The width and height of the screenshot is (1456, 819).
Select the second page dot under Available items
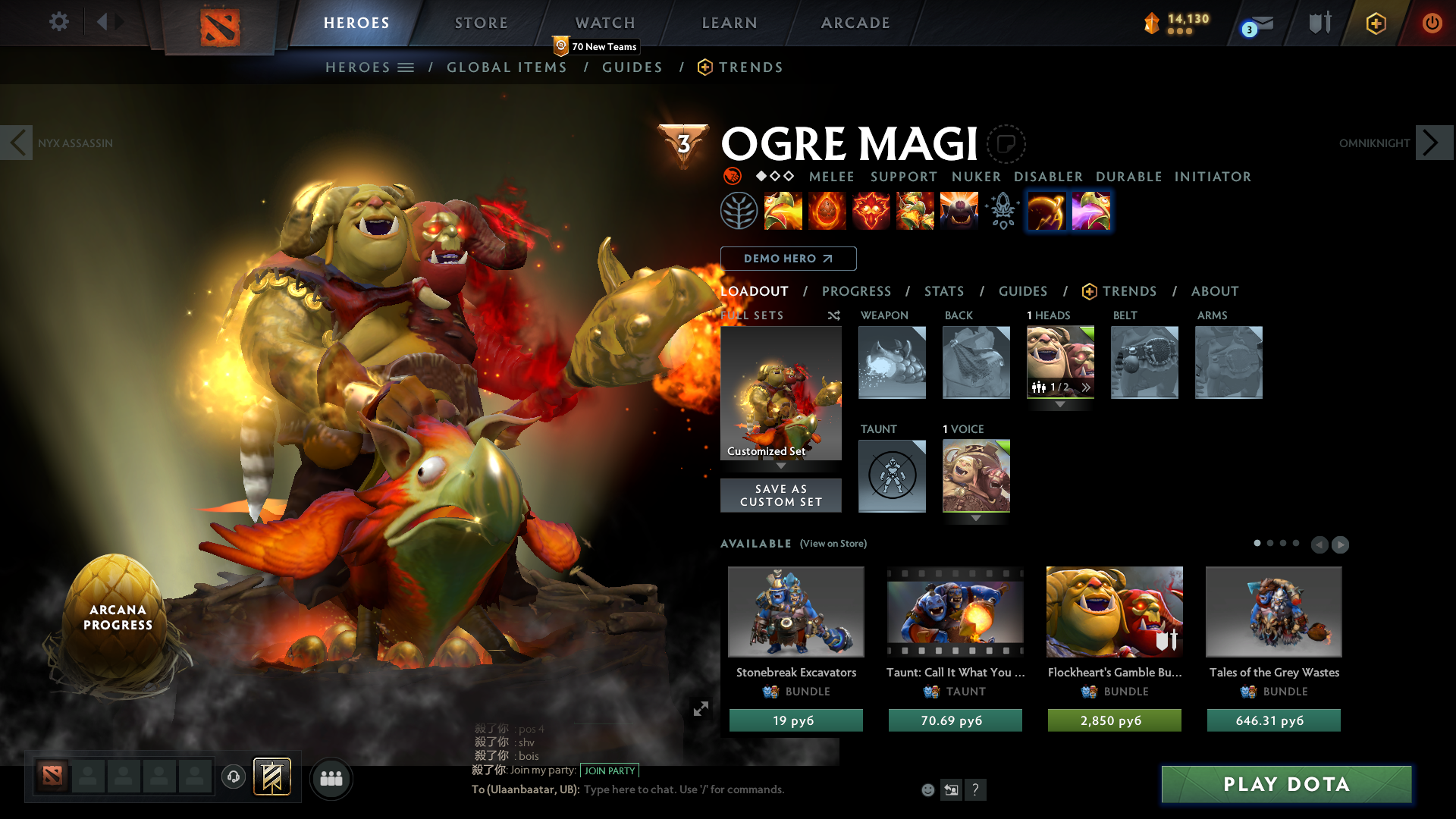tap(1270, 544)
